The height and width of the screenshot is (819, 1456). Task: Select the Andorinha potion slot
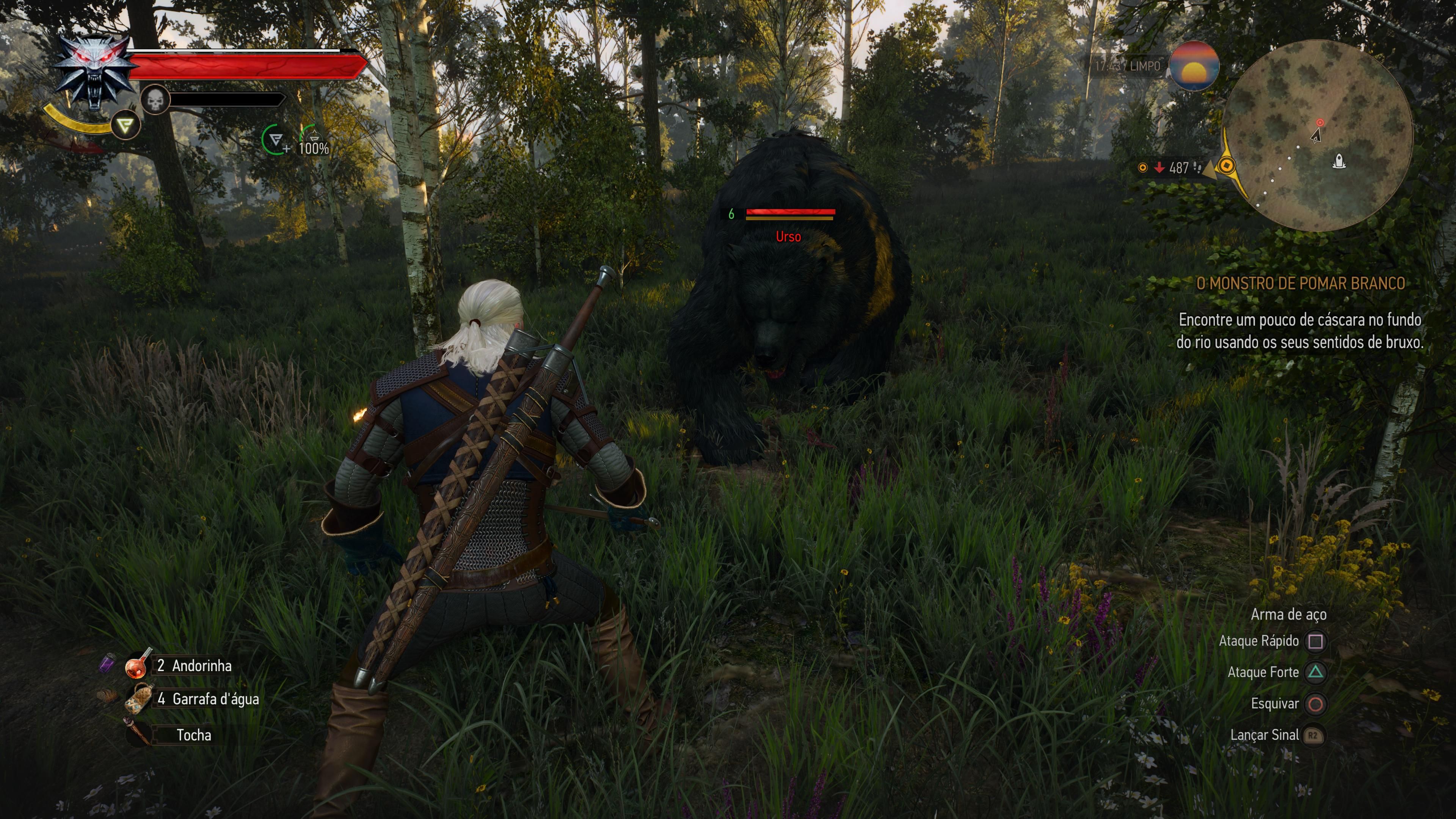coord(137,666)
